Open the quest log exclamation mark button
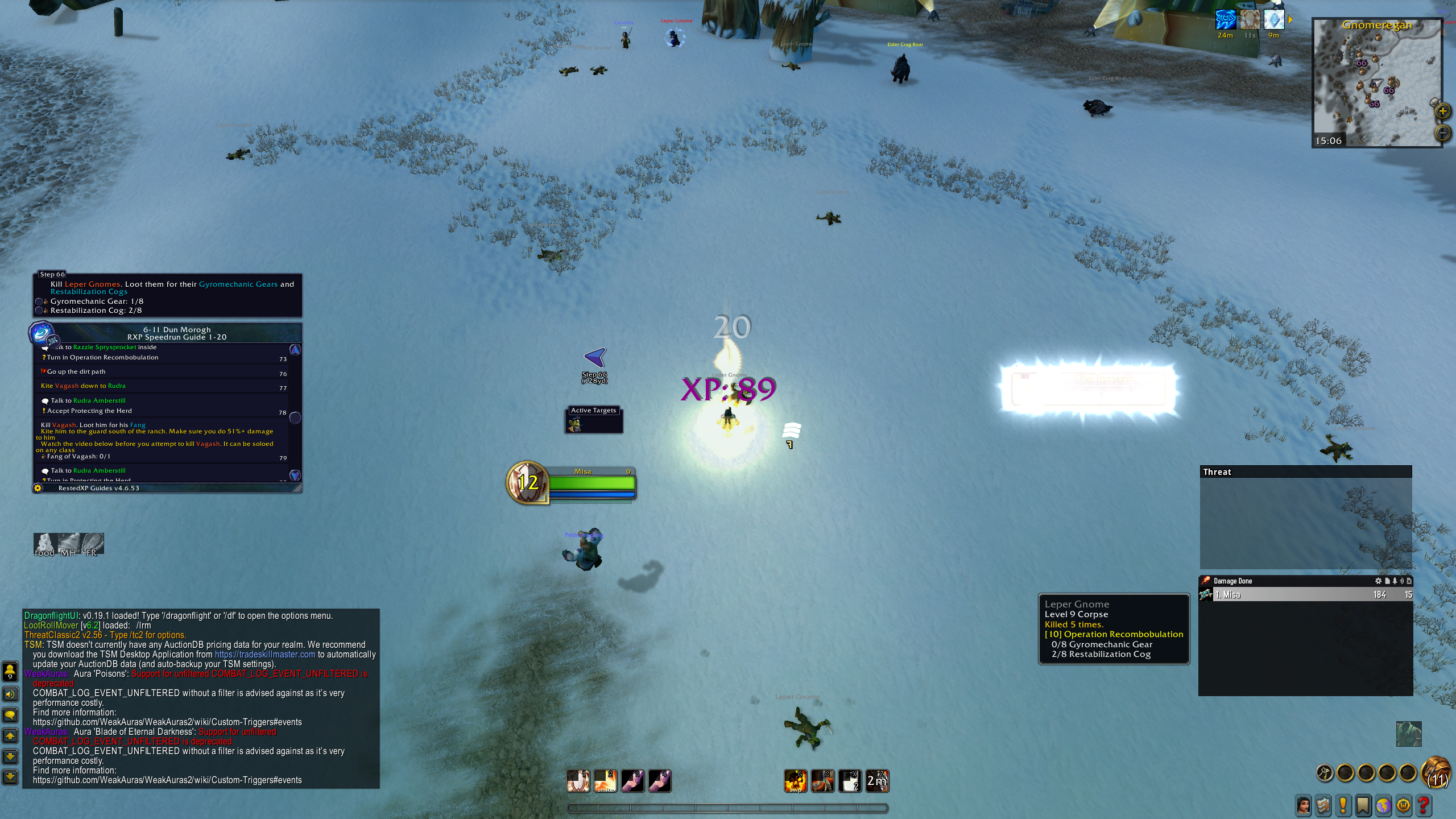Screen dimensions: 1456x819 (1343, 805)
